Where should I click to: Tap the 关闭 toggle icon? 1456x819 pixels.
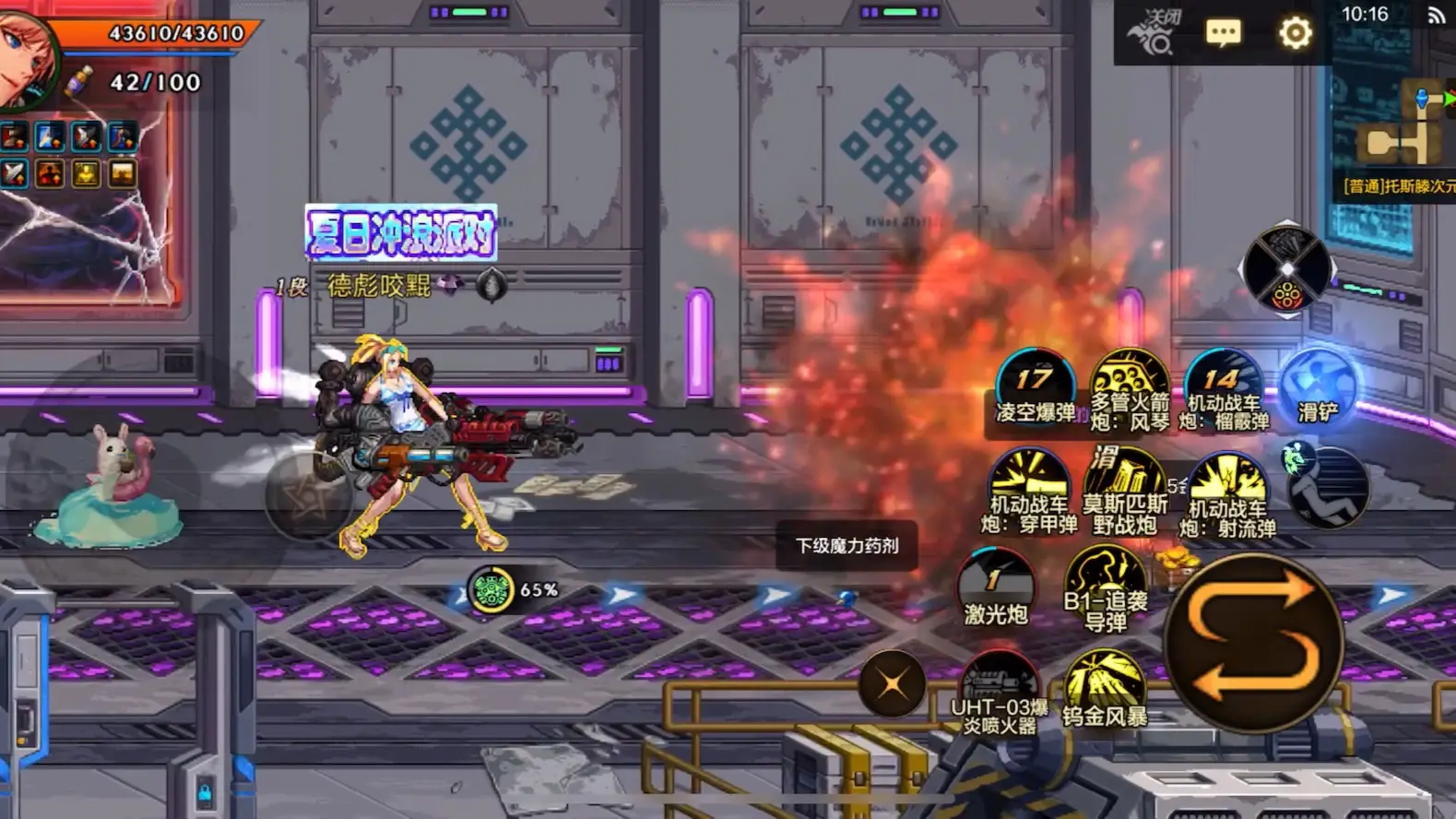pyautogui.click(x=1152, y=32)
